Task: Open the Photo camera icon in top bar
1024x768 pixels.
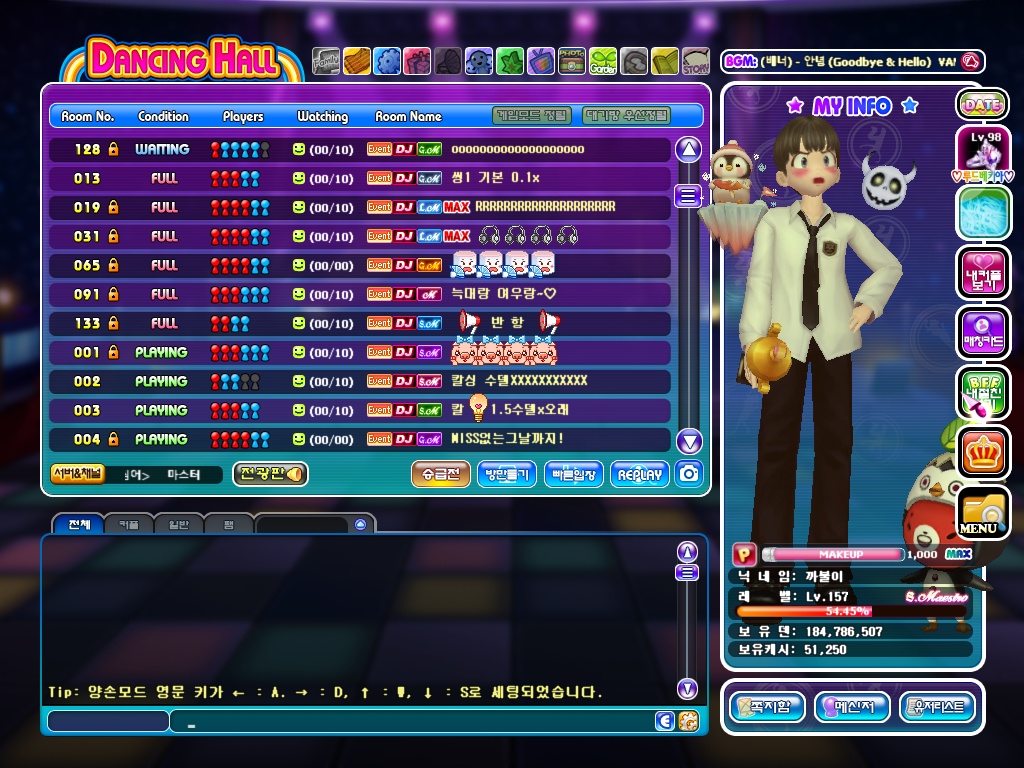Action: pyautogui.click(x=572, y=62)
